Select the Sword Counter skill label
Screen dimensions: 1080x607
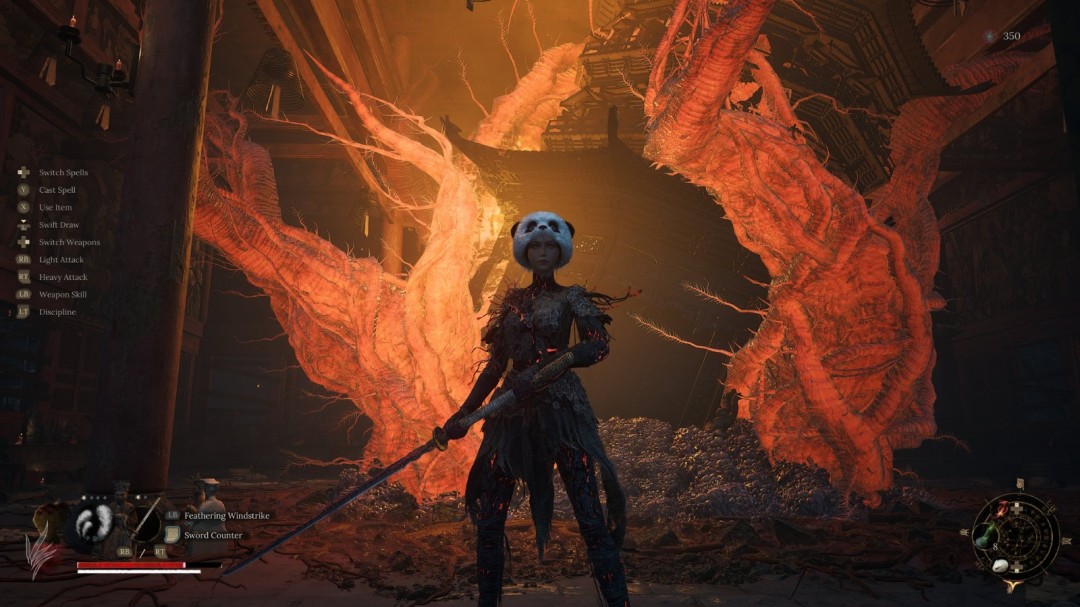point(212,535)
